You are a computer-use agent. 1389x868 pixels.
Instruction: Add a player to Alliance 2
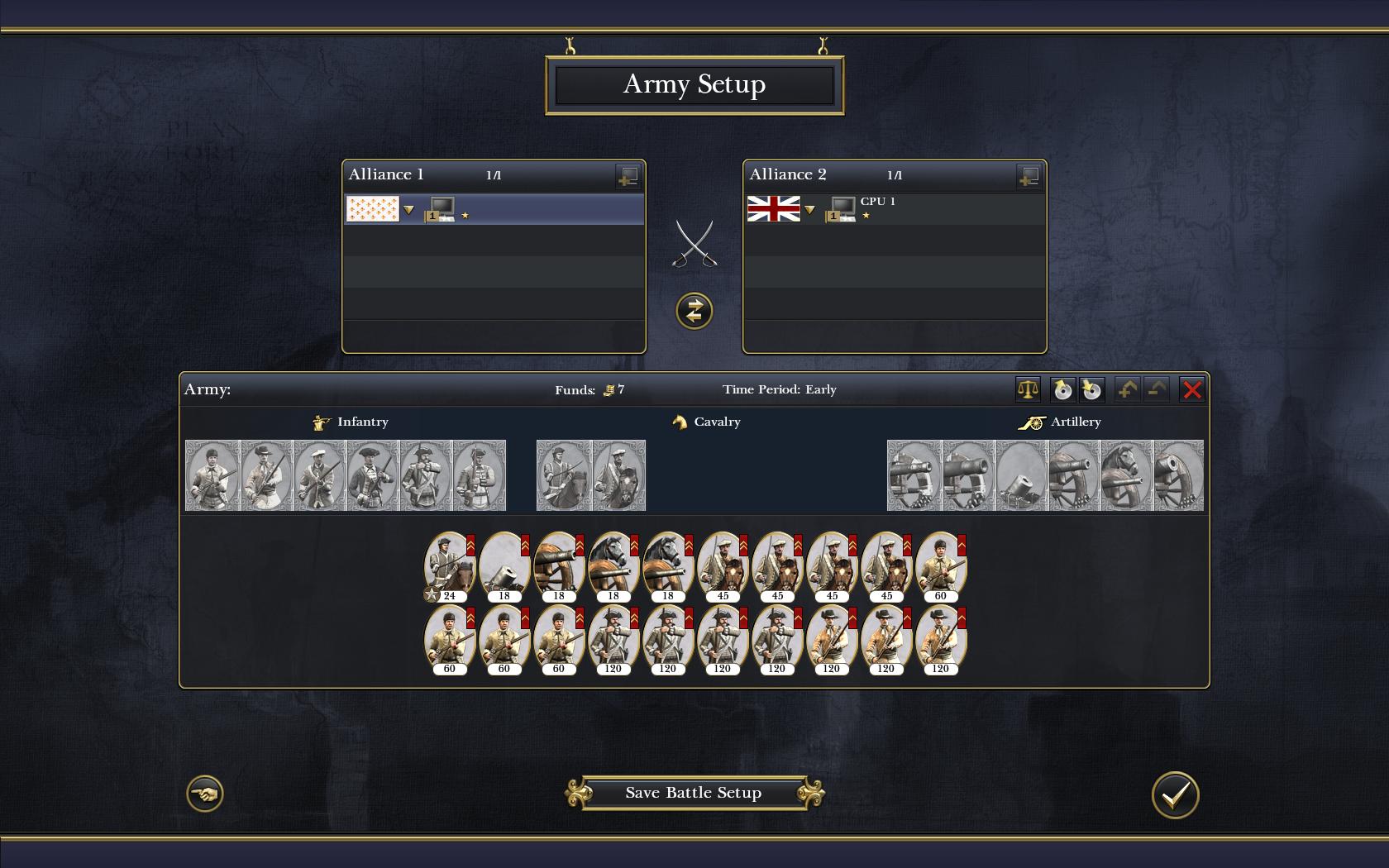point(1029,175)
